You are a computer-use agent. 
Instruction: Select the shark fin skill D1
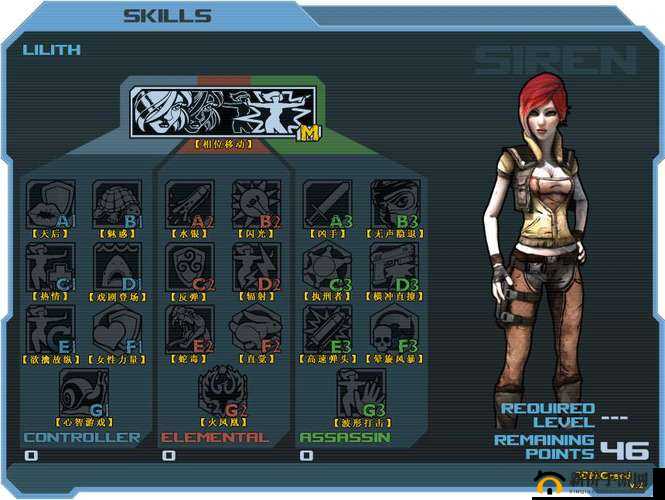pos(116,265)
